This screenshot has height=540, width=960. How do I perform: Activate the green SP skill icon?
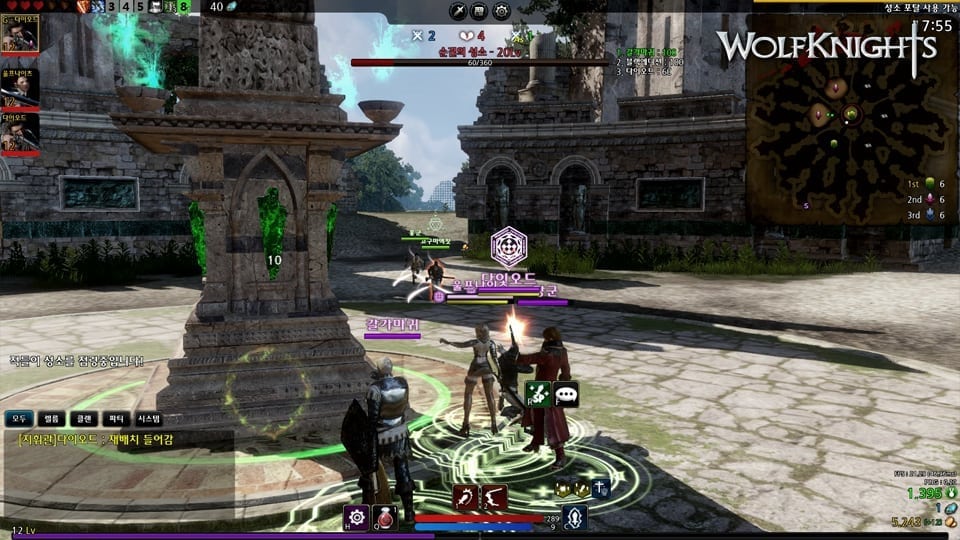point(539,395)
